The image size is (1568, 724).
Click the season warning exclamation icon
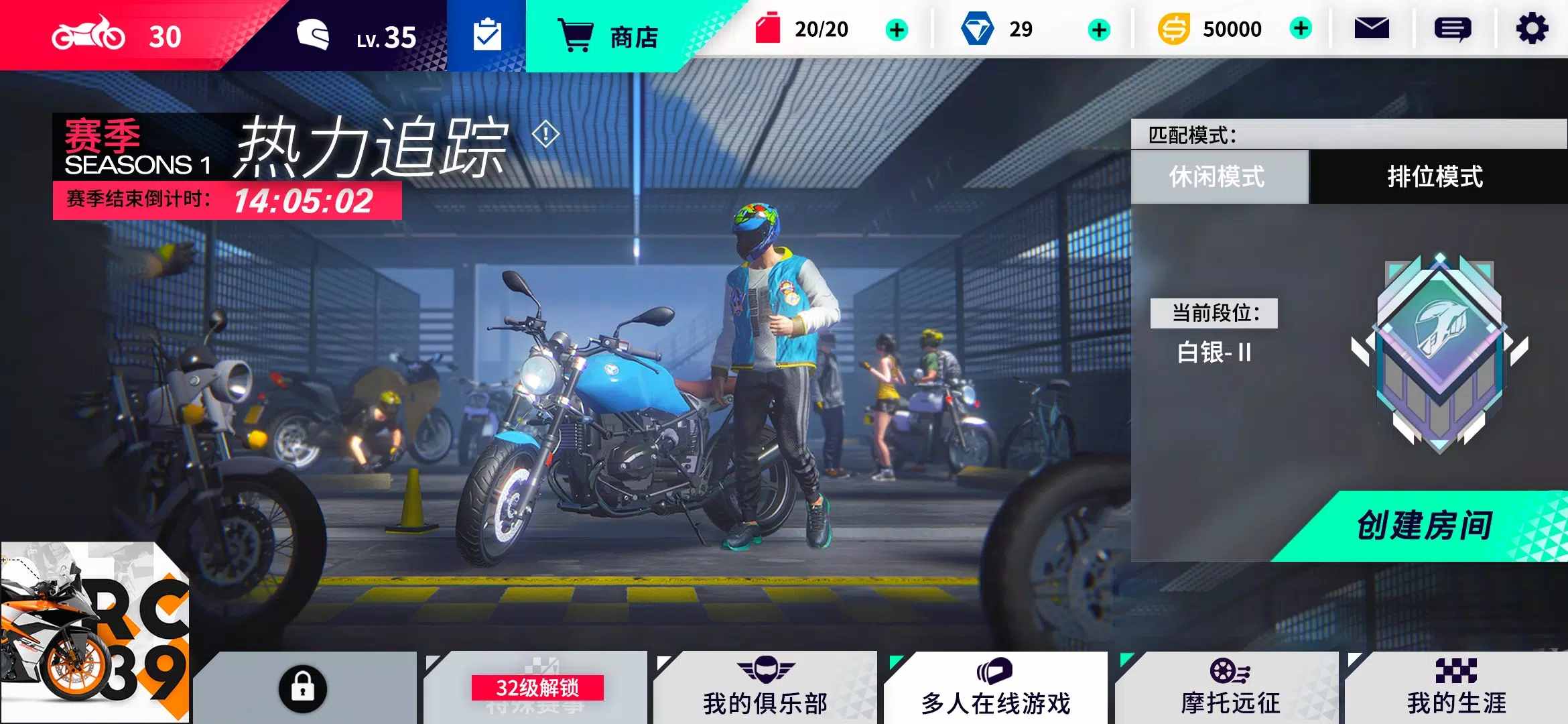[545, 134]
